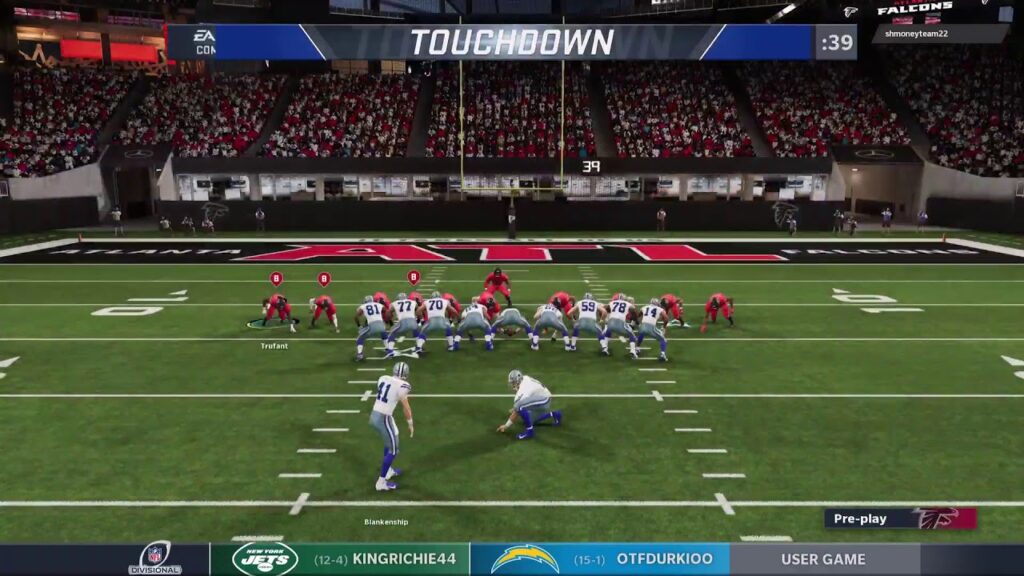Image resolution: width=1024 pixels, height=576 pixels.
Task: Click the New York Jets logo
Action: 265,558
